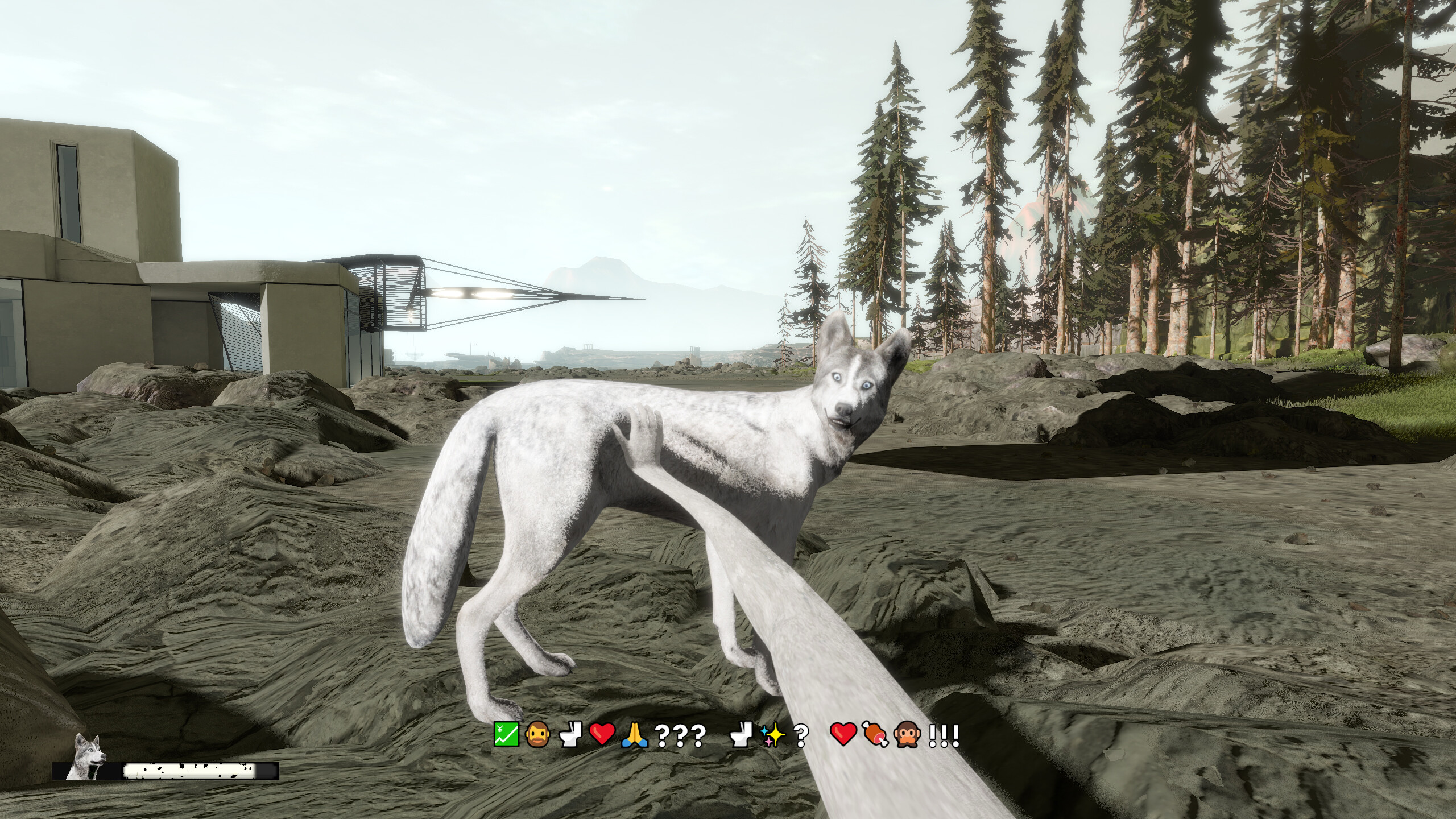Click the red heart emoji next to the toilet

pyautogui.click(x=603, y=733)
